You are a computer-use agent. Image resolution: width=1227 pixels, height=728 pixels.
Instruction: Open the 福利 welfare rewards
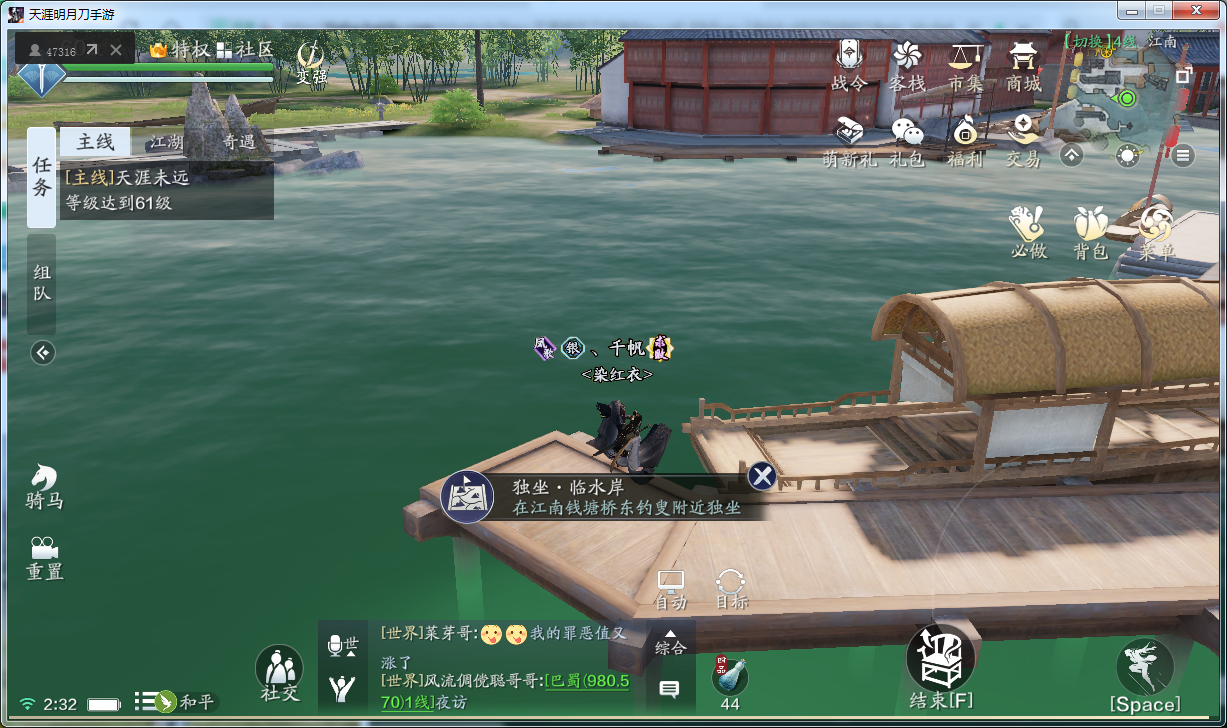965,141
